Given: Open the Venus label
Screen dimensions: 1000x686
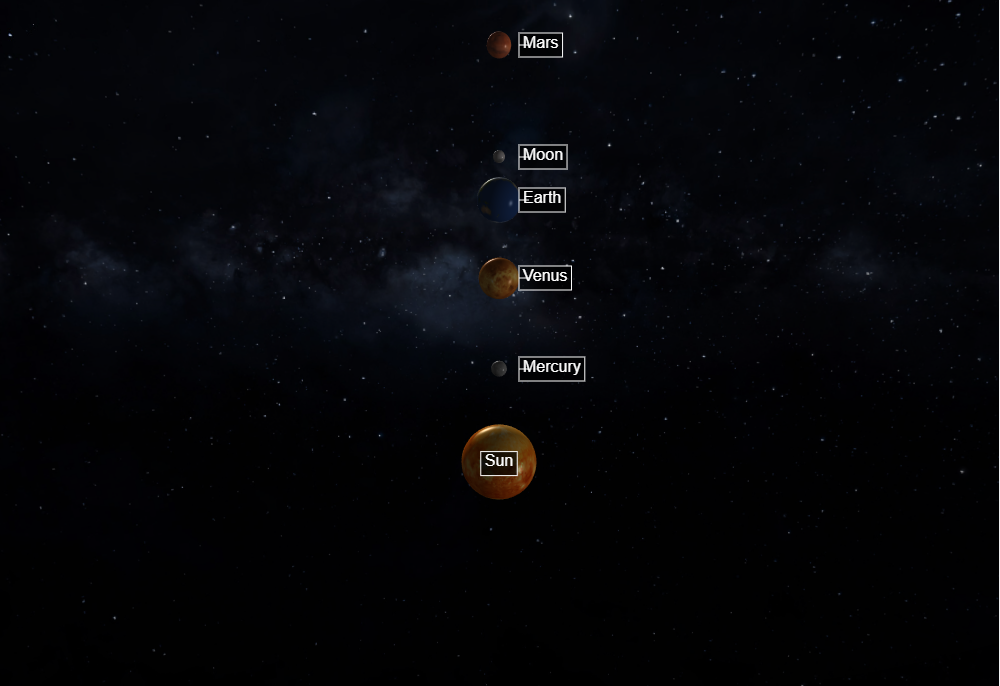Looking at the screenshot, I should (x=545, y=277).
